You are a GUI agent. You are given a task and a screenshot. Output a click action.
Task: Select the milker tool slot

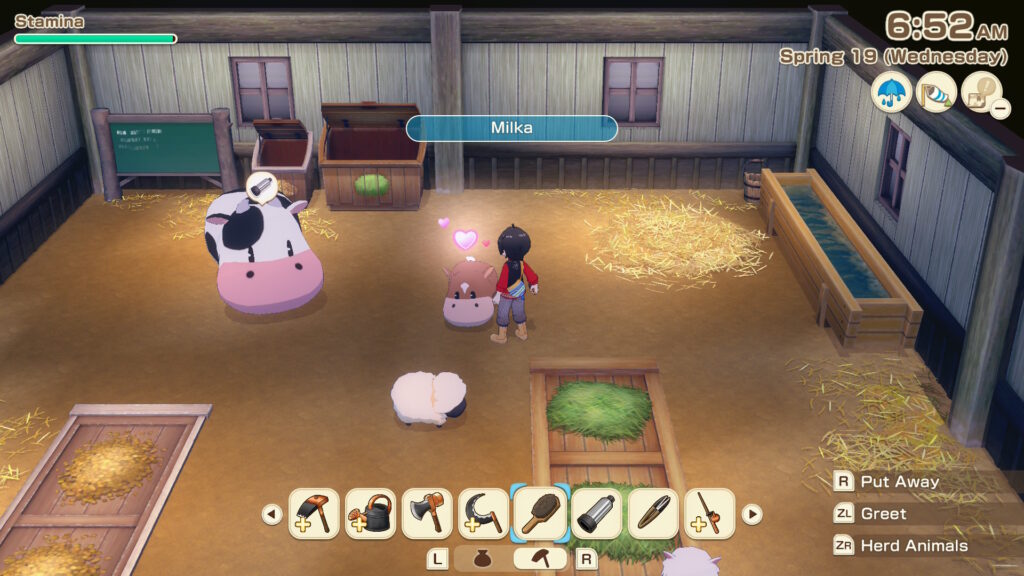(598, 514)
